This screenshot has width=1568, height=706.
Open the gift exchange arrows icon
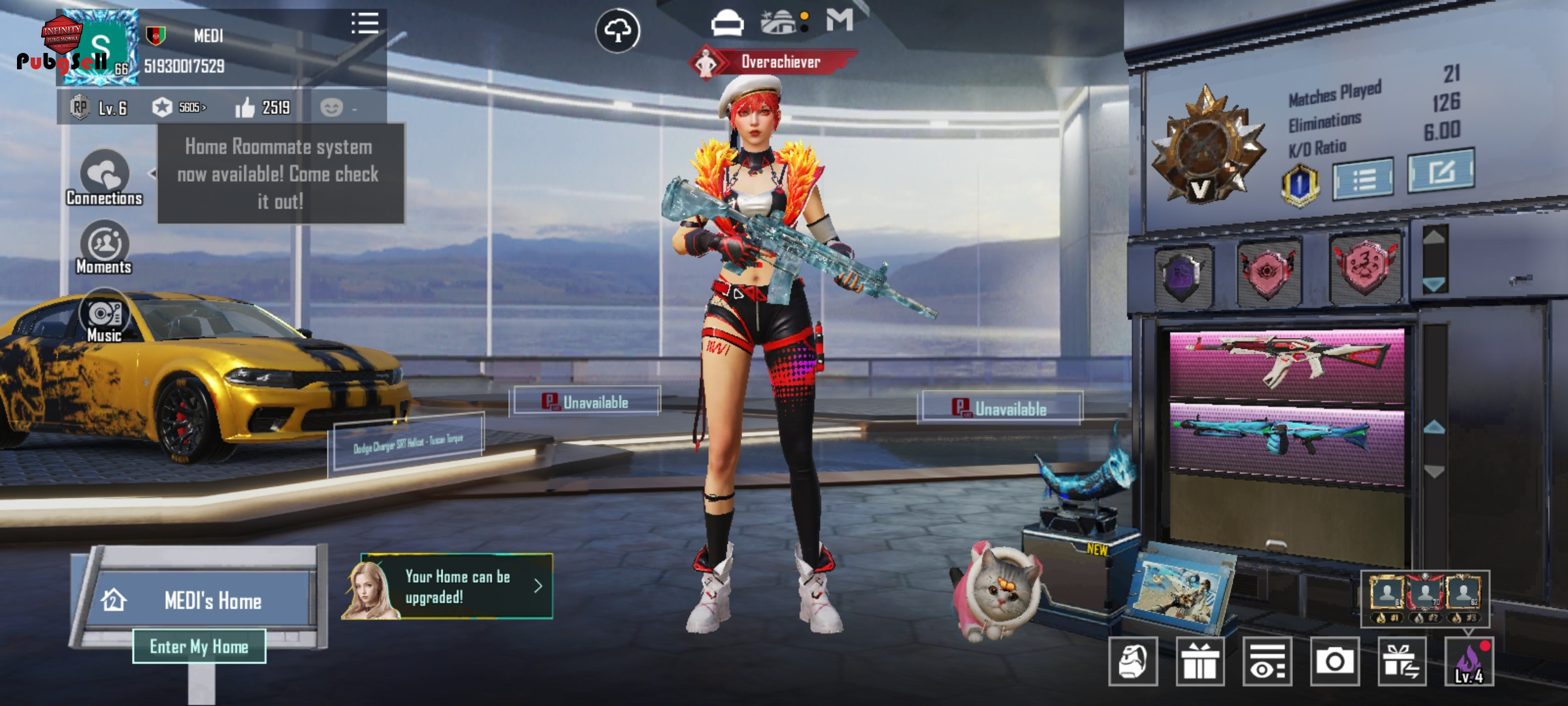click(x=1401, y=662)
